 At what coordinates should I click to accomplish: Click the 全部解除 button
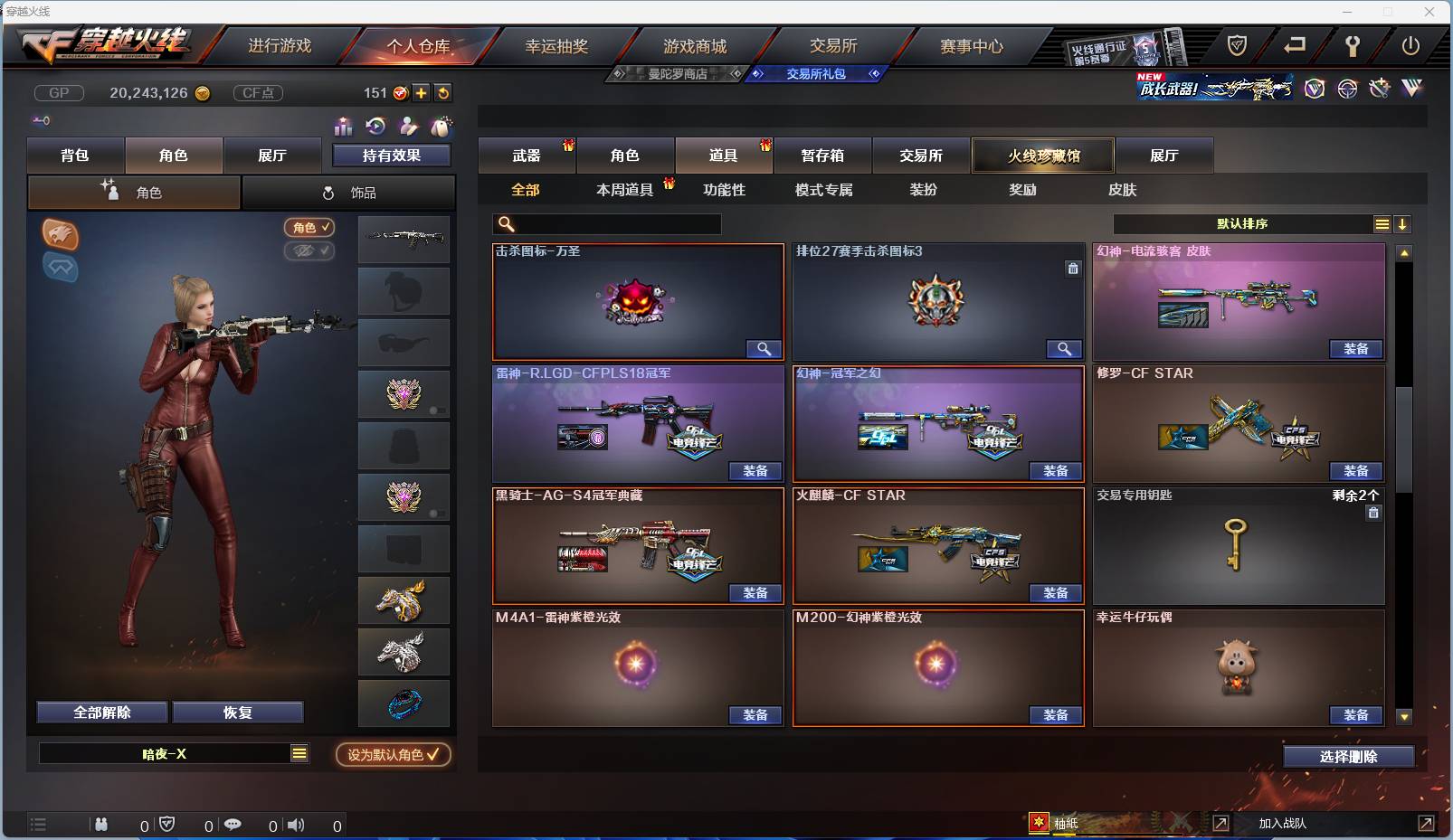102,712
